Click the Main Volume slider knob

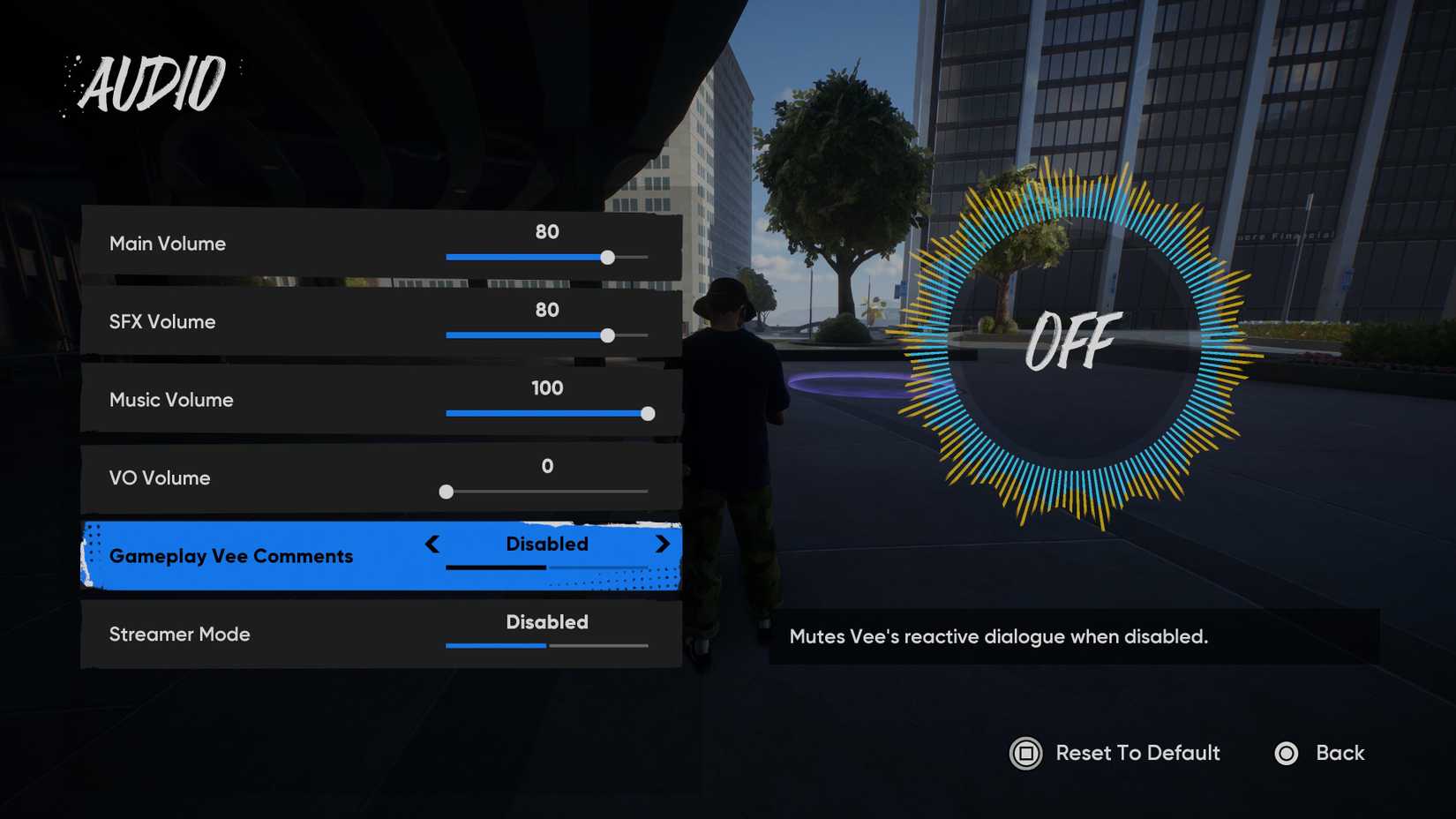(607, 258)
